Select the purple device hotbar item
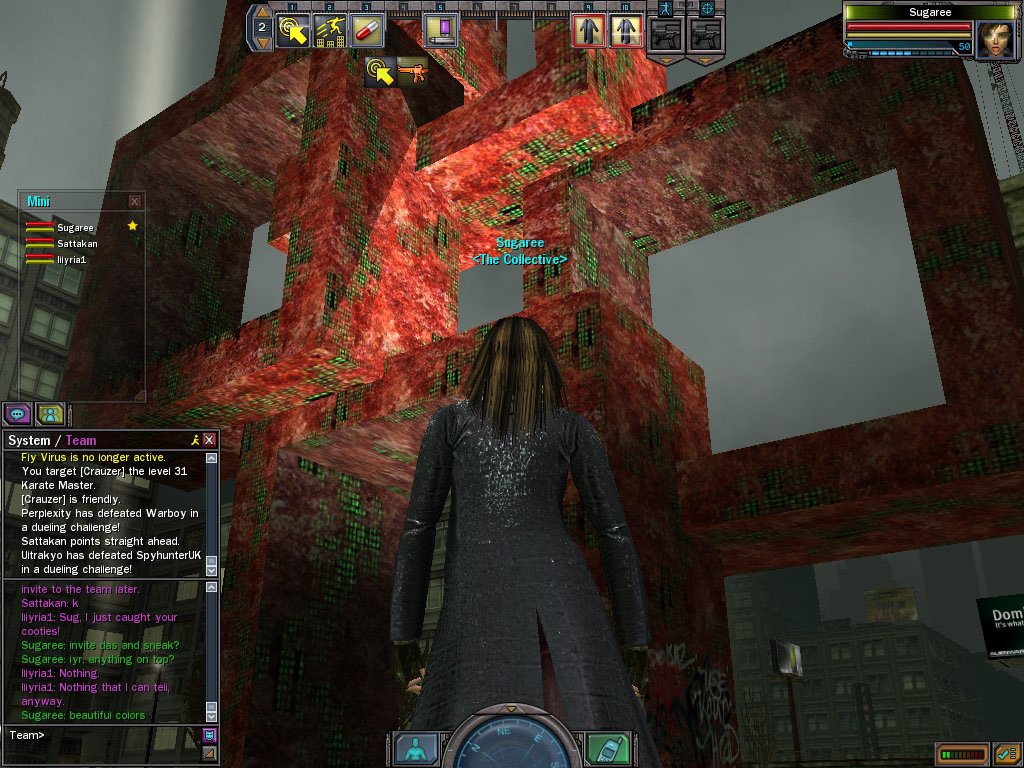Viewport: 1024px width, 768px height. coord(440,30)
